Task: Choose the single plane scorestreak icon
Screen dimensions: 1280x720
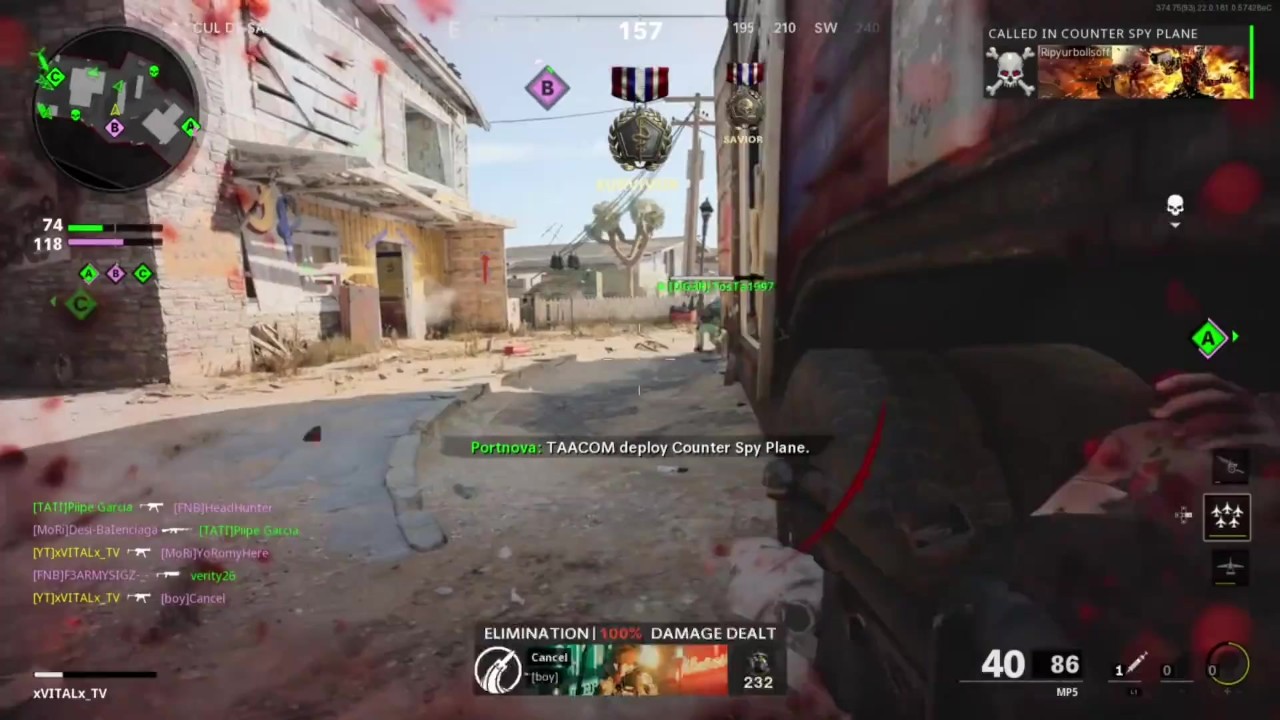Action: (1228, 567)
